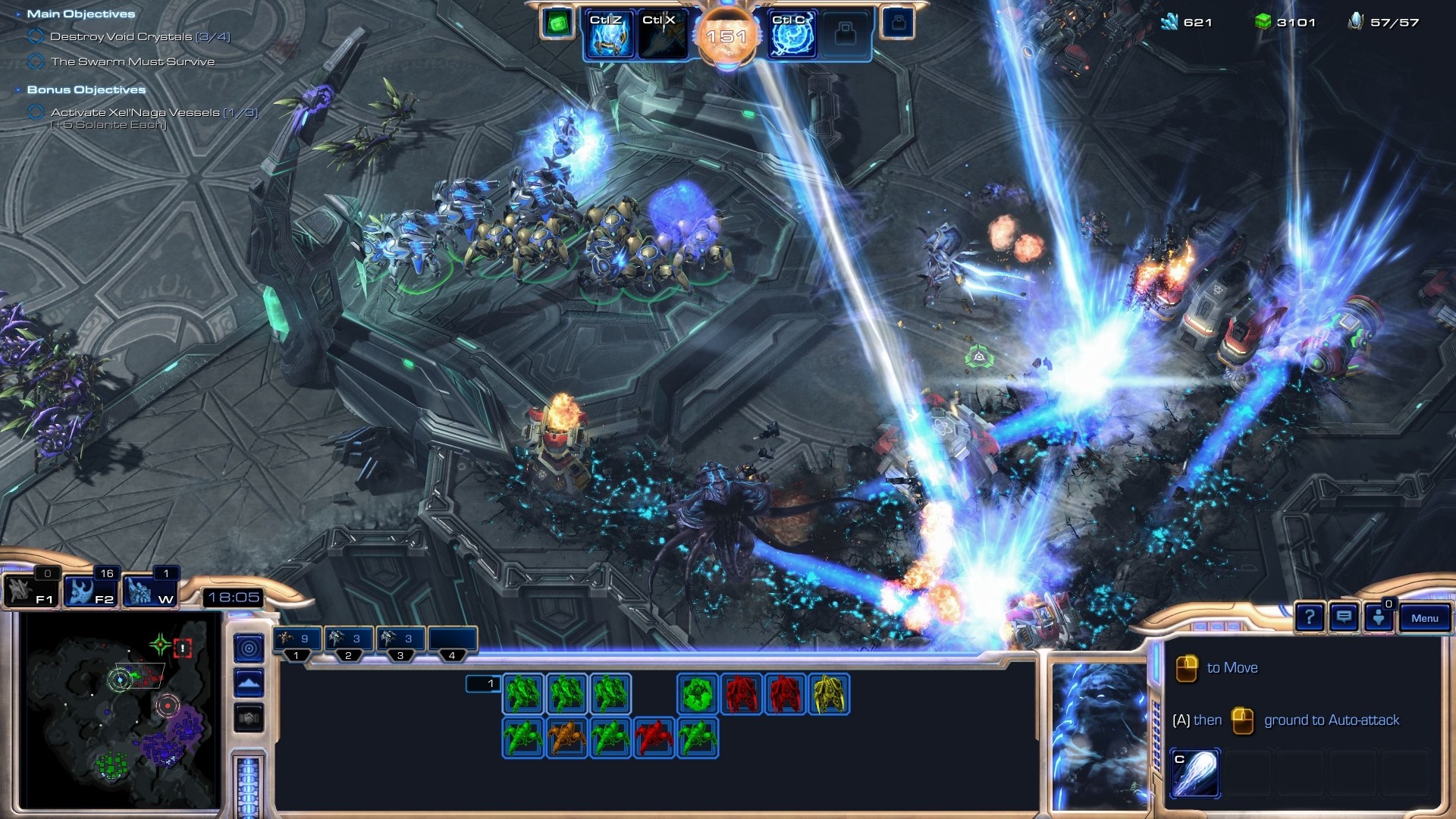Select the orange damaged unit wireframe
Screen dimensions: 1456x819
(x=566, y=738)
